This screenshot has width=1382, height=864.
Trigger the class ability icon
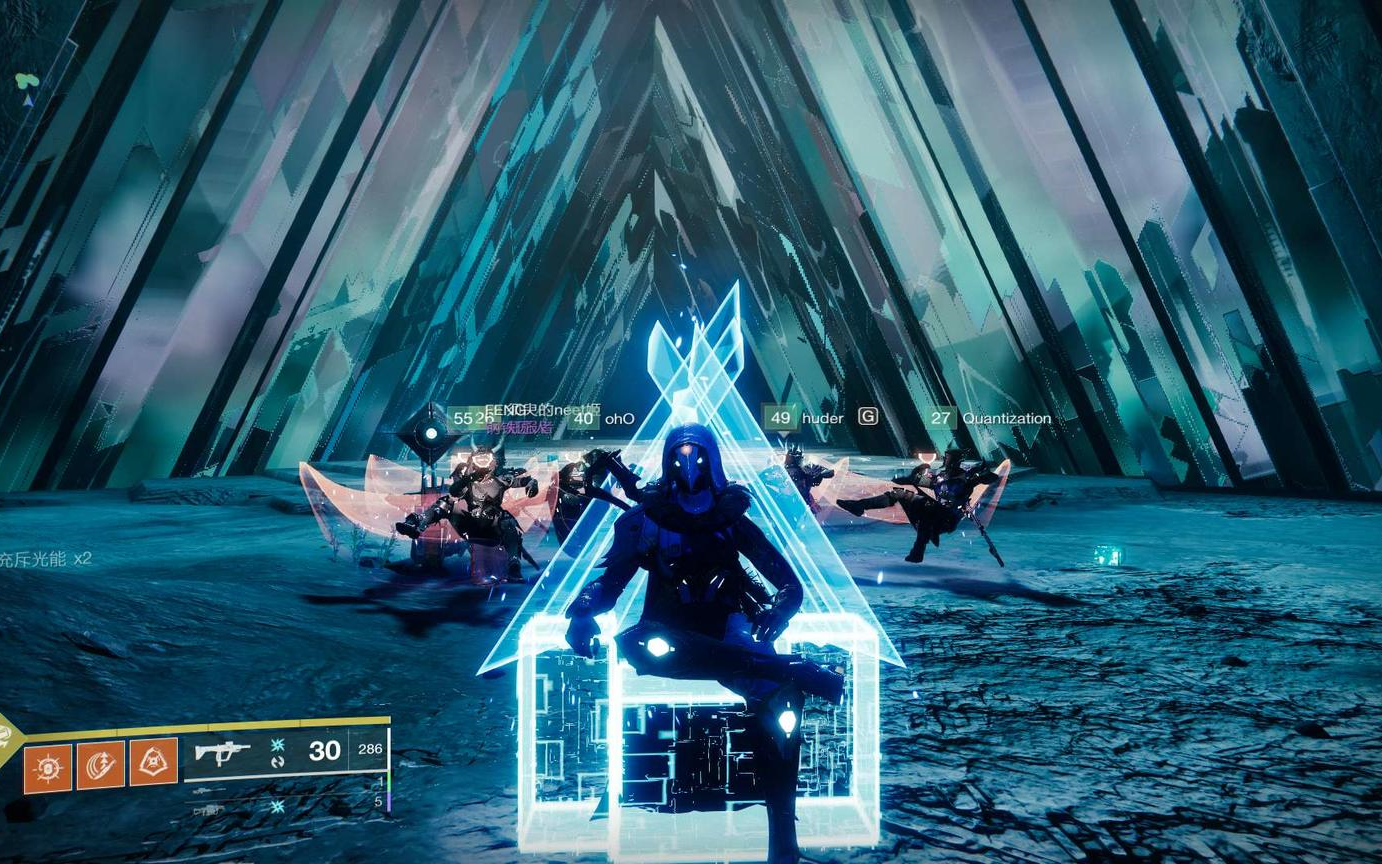tap(154, 762)
